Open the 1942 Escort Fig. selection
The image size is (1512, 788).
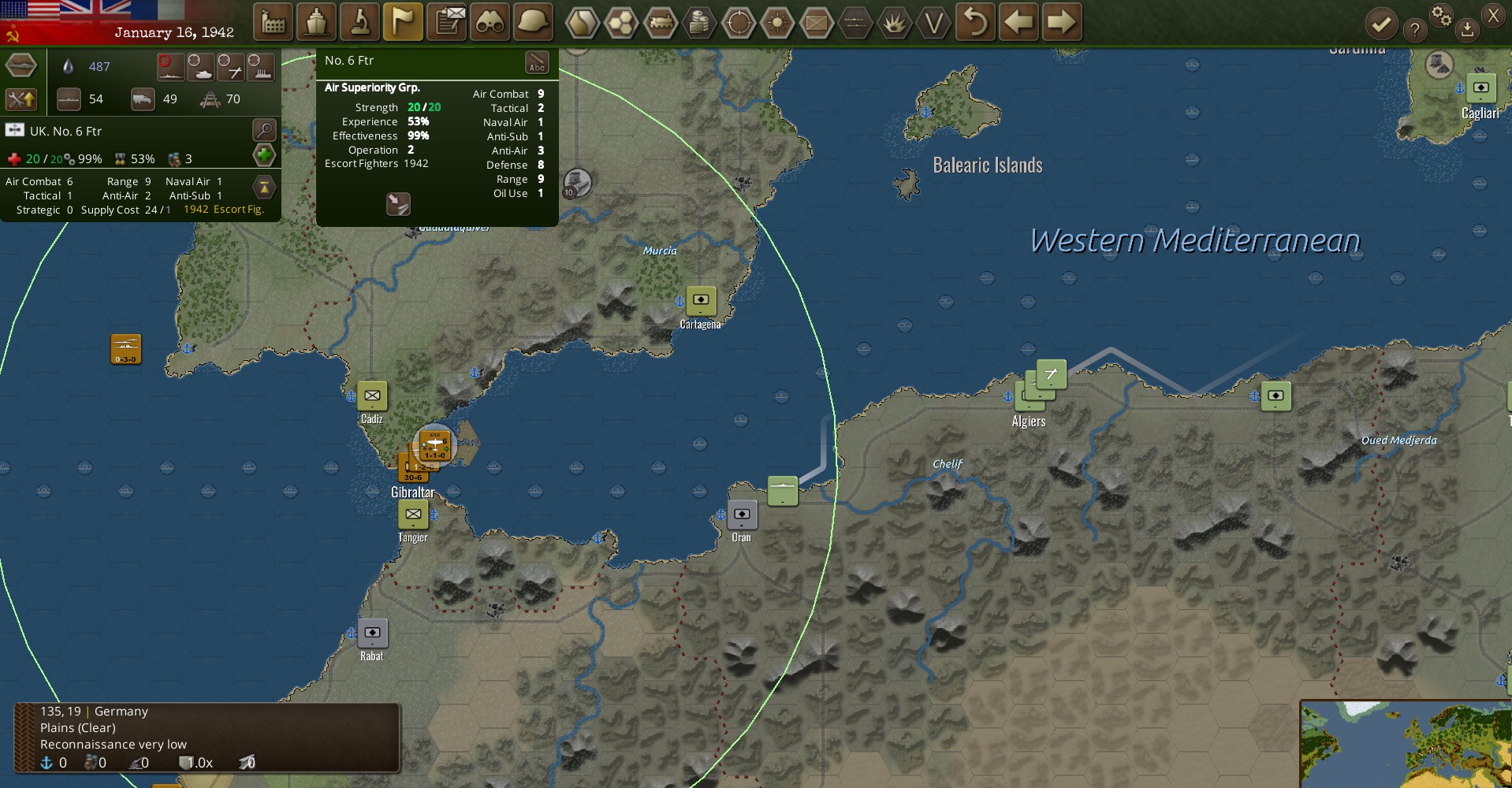point(223,209)
